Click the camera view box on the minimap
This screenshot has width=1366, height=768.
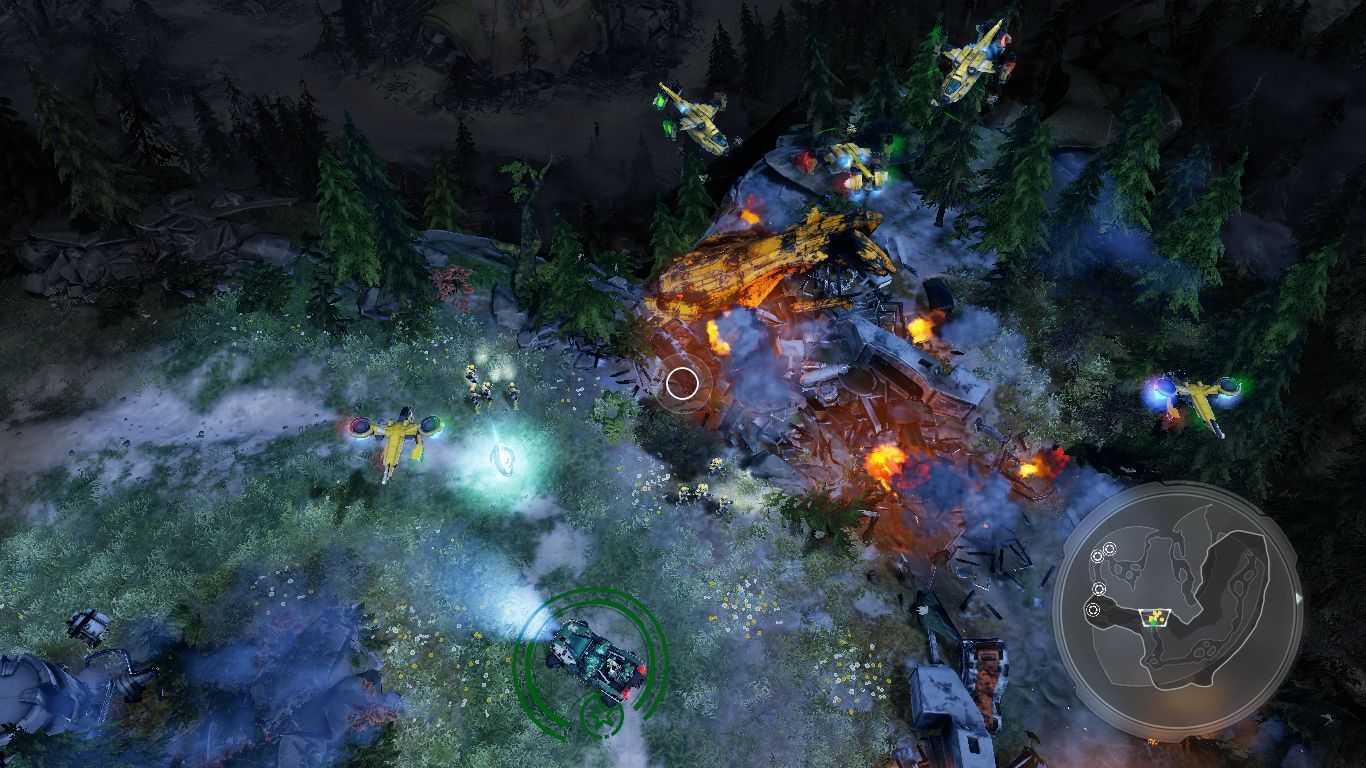click(x=1156, y=618)
